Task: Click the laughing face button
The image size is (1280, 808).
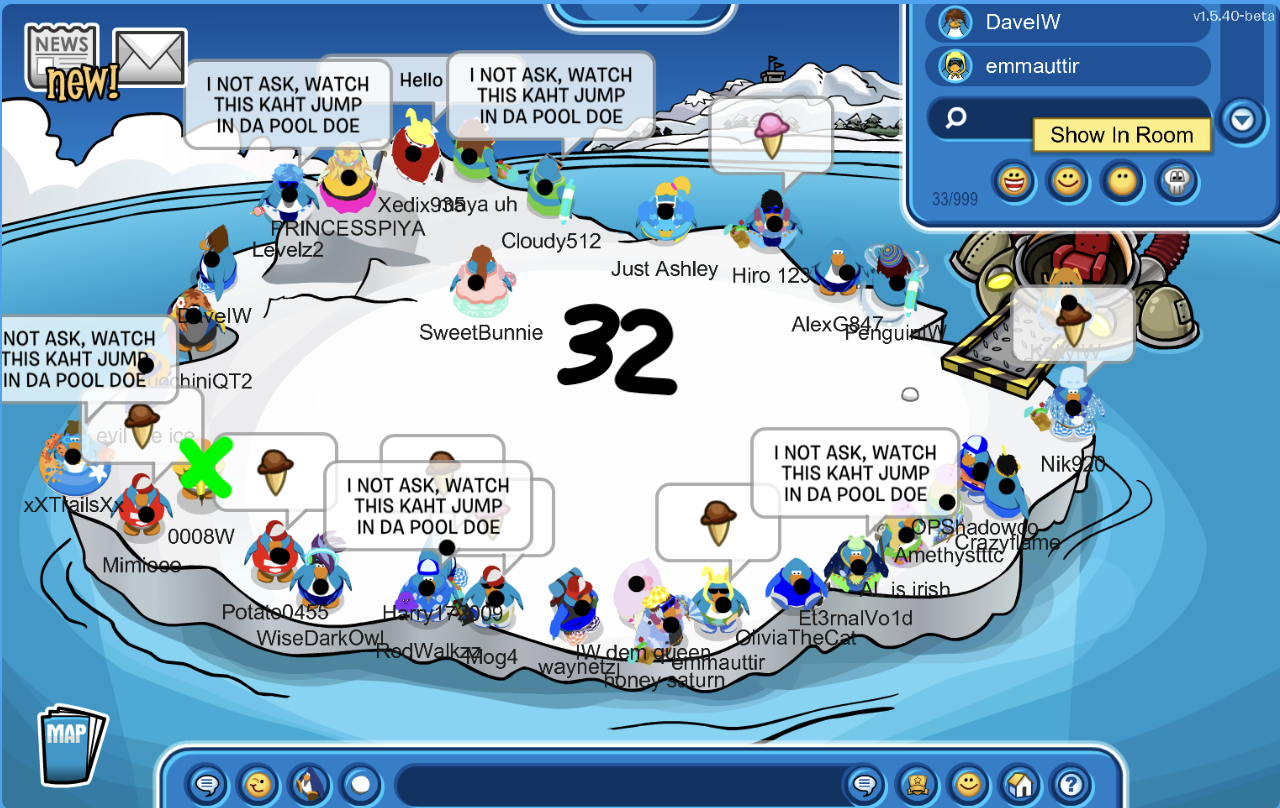Action: (1013, 181)
